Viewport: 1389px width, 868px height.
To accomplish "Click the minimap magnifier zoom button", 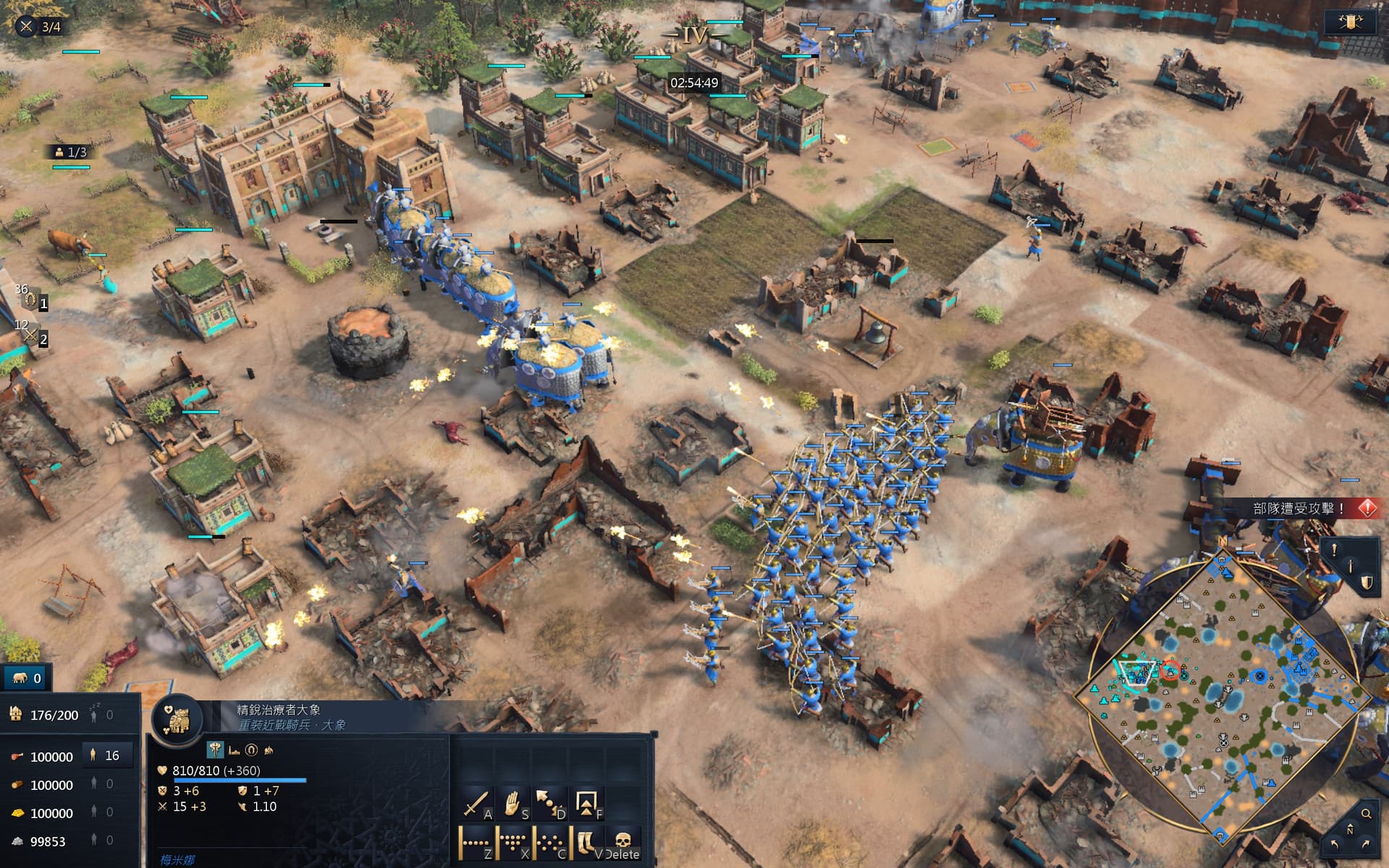I will (1366, 814).
